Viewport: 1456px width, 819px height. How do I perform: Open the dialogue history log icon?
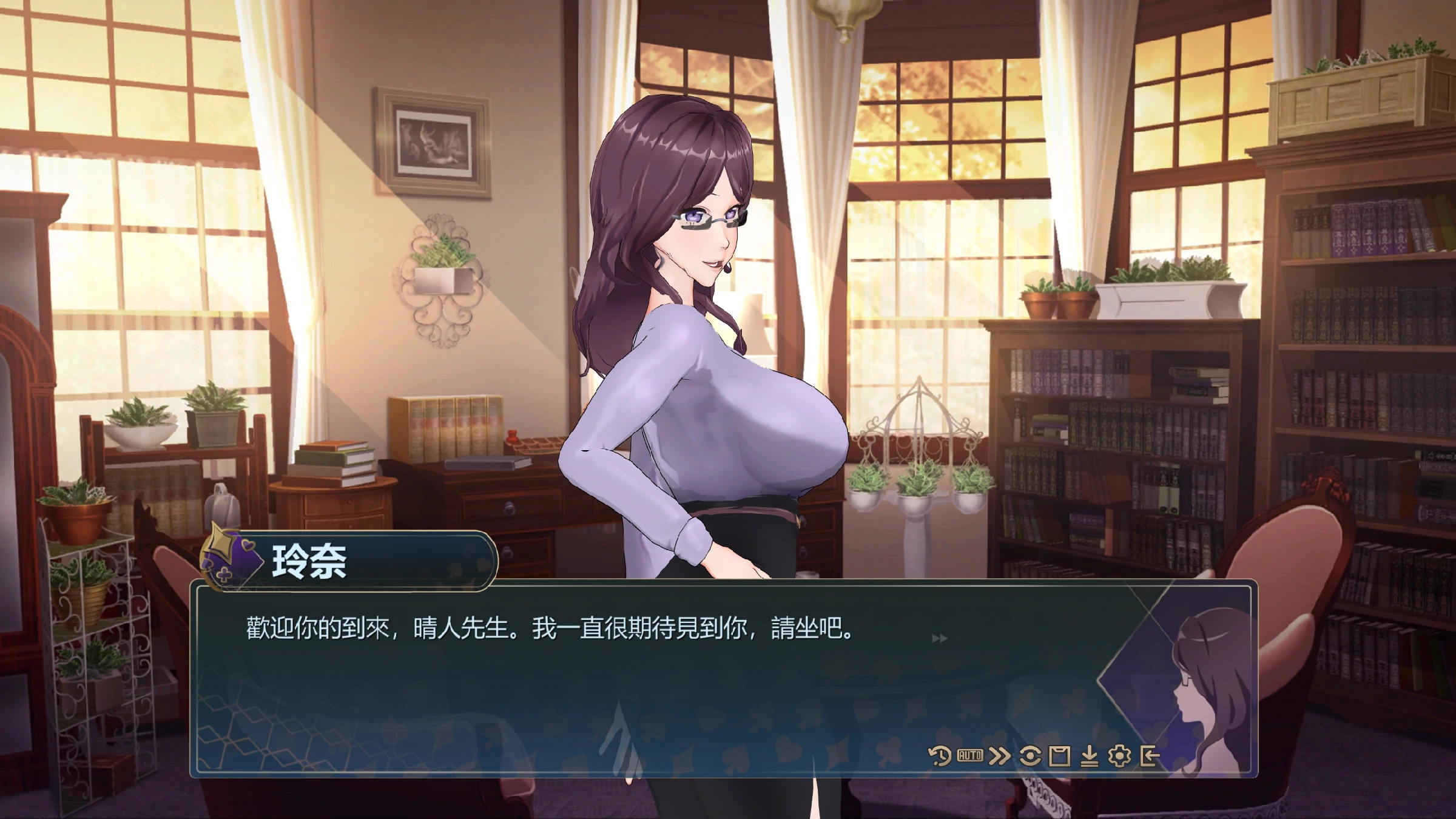click(940, 756)
